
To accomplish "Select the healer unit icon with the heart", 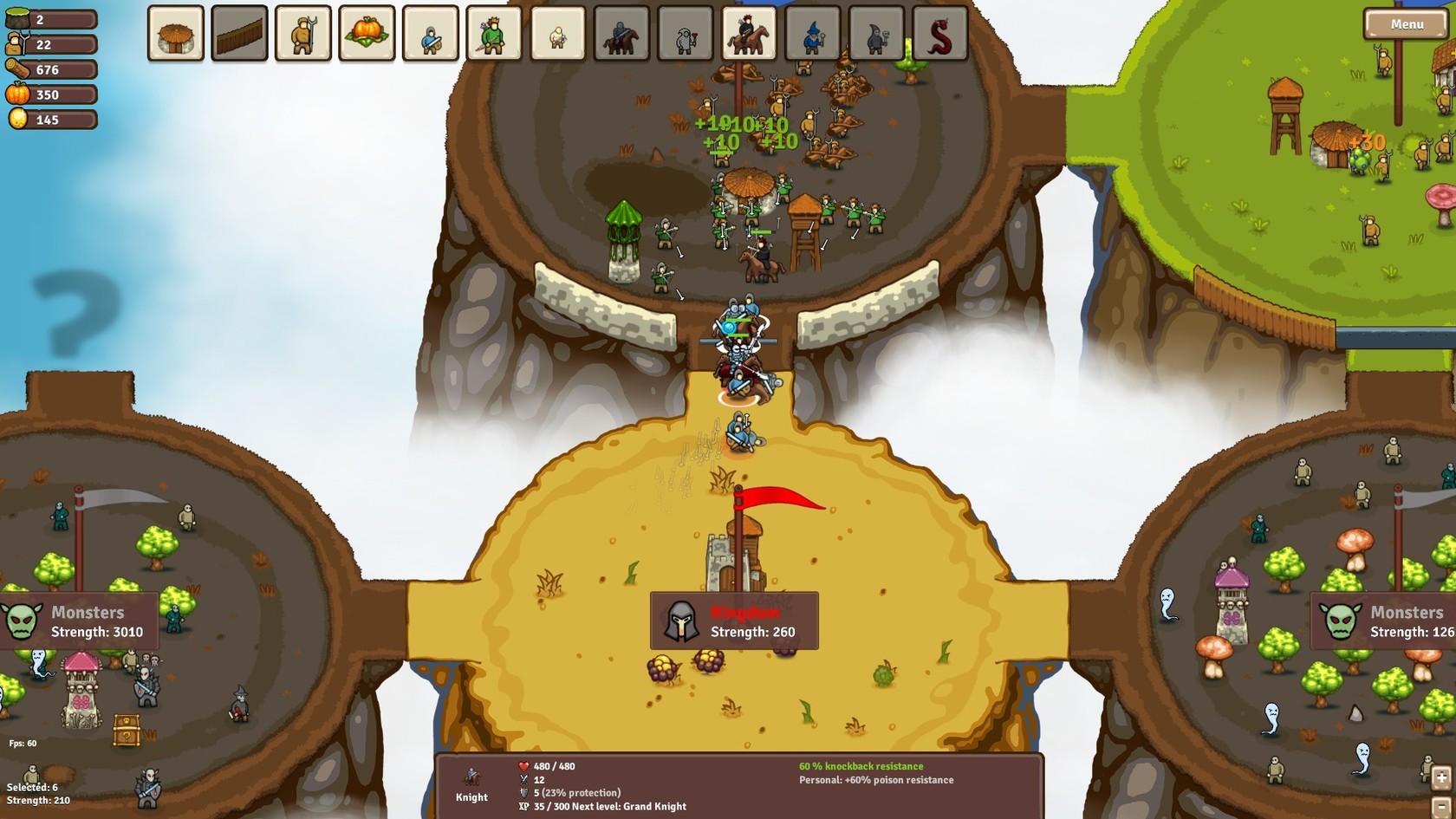I will coord(684,35).
